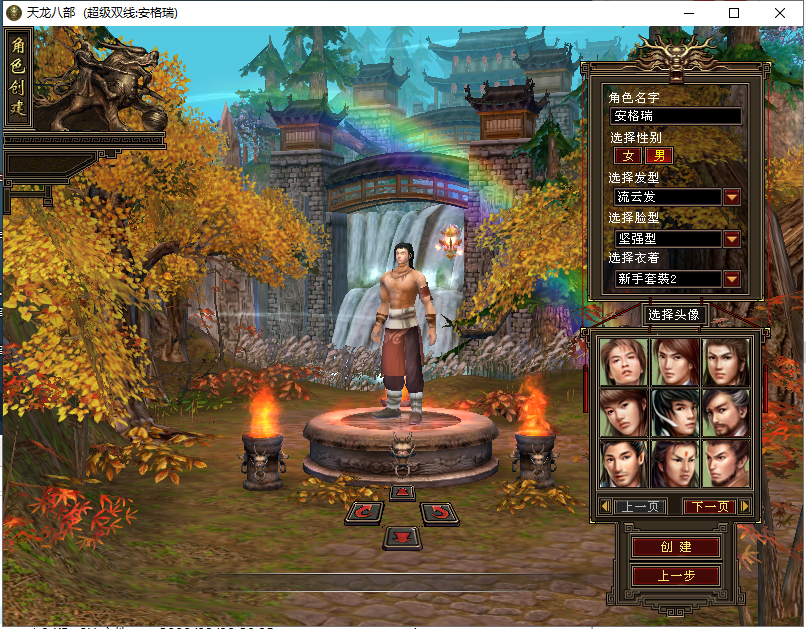Viewport: 806px width, 629px height.
Task: Select the 女 female gender button
Action: pyautogui.click(x=628, y=156)
